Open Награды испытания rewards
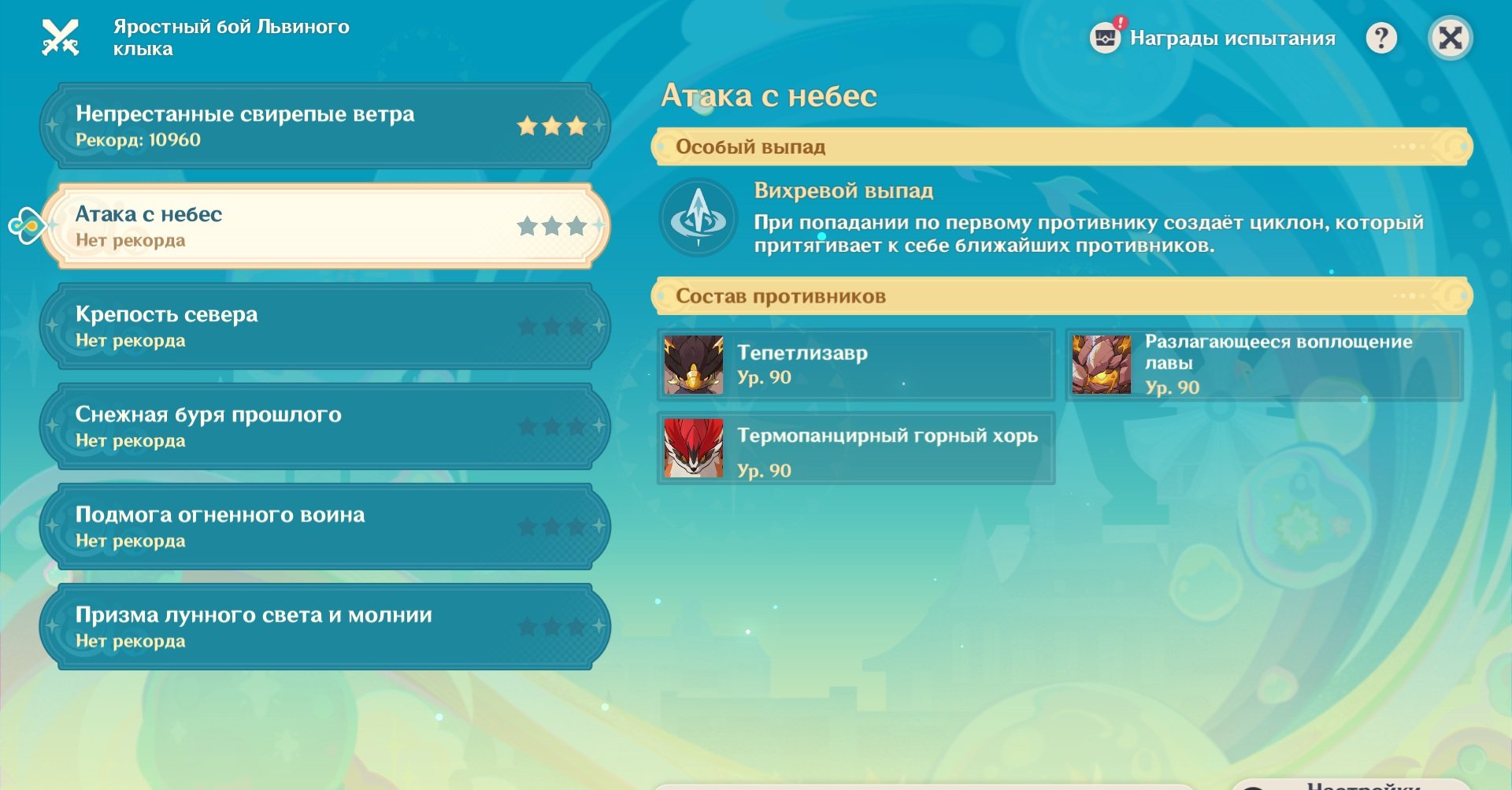Viewport: 1512px width, 790px height. (x=1214, y=38)
